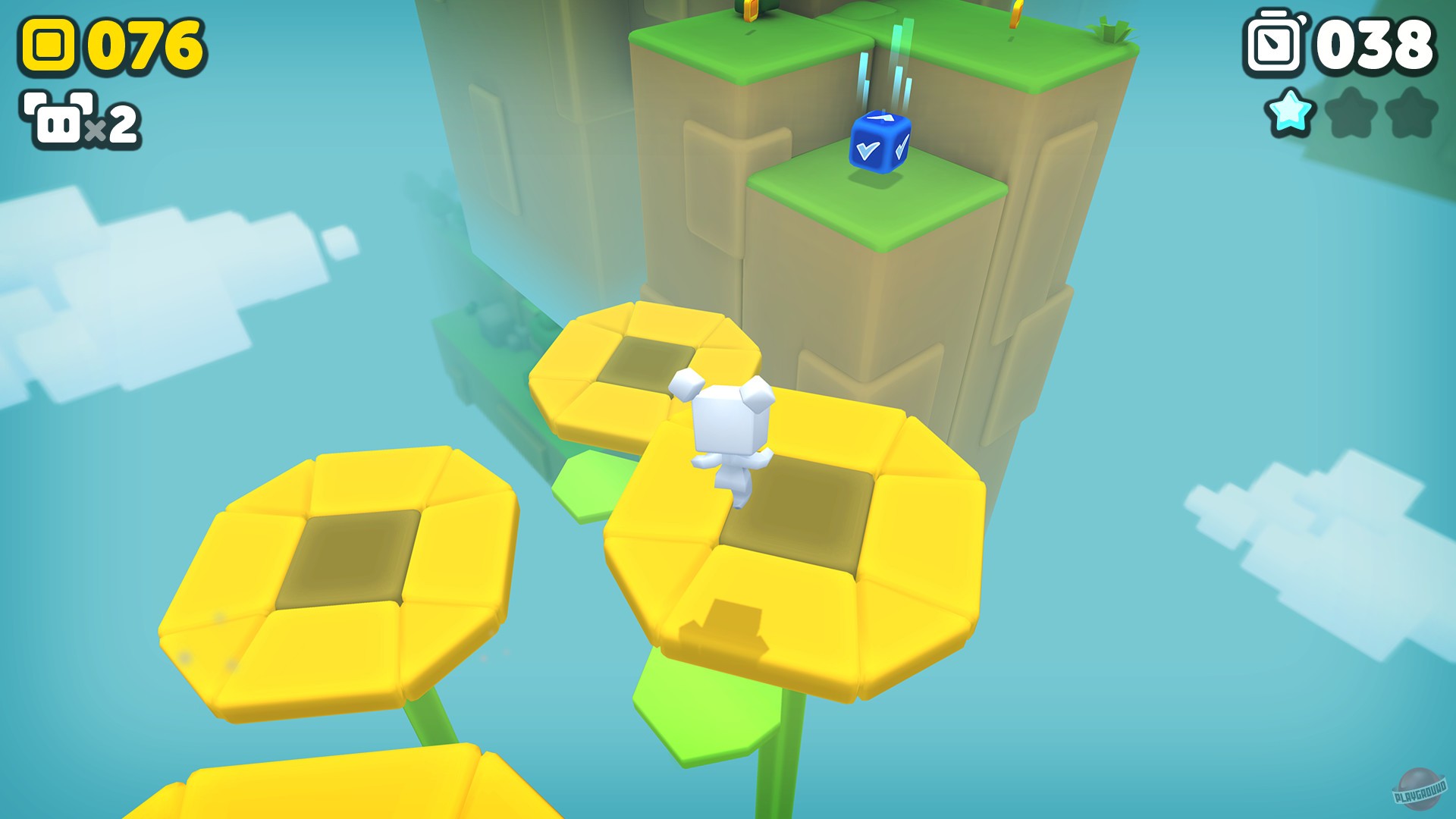The width and height of the screenshot is (1456, 819).
Task: Click the blue checkmark dice cube
Action: pos(880,144)
